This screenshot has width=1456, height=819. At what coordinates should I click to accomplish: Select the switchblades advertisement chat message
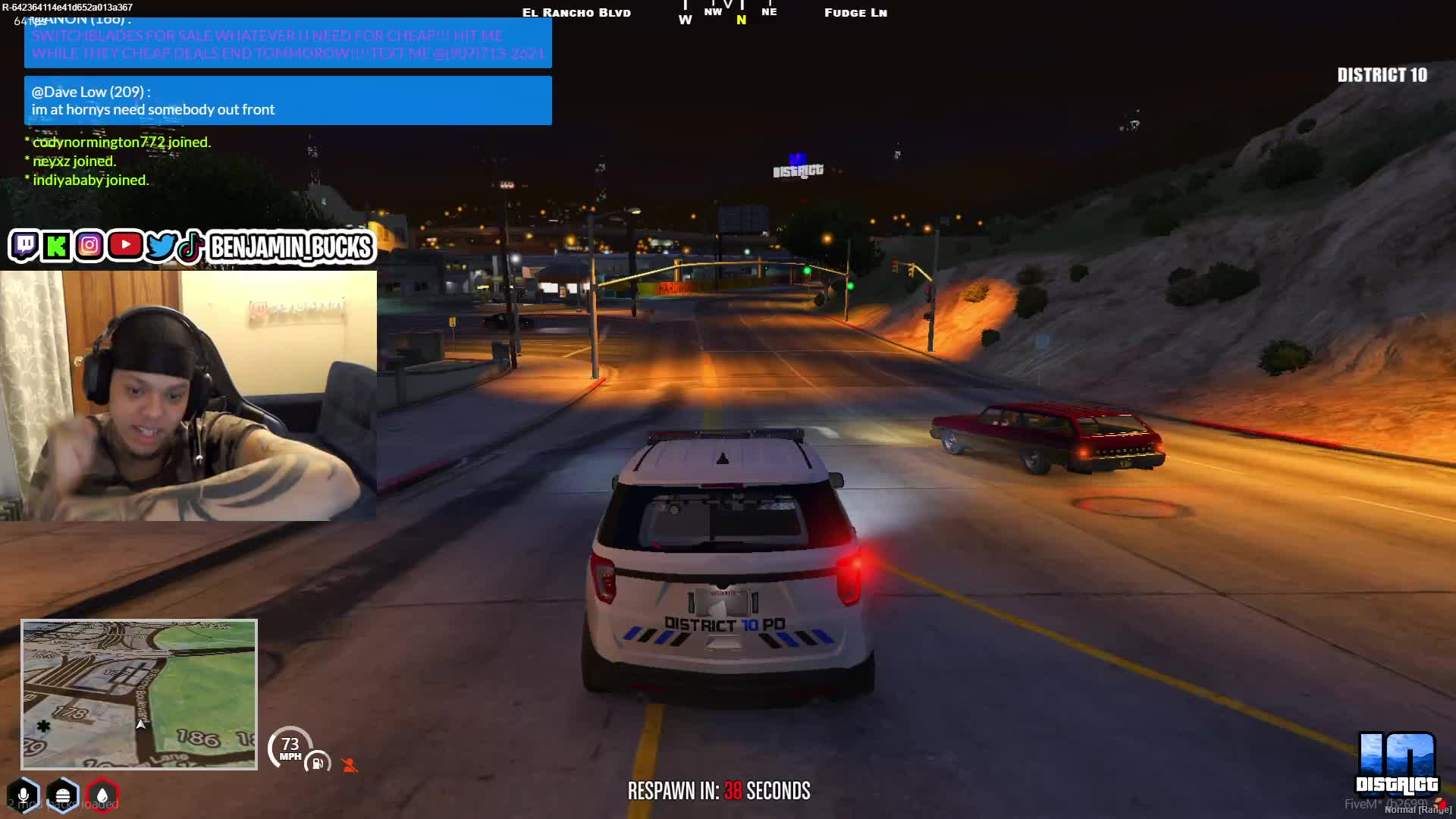point(287,44)
